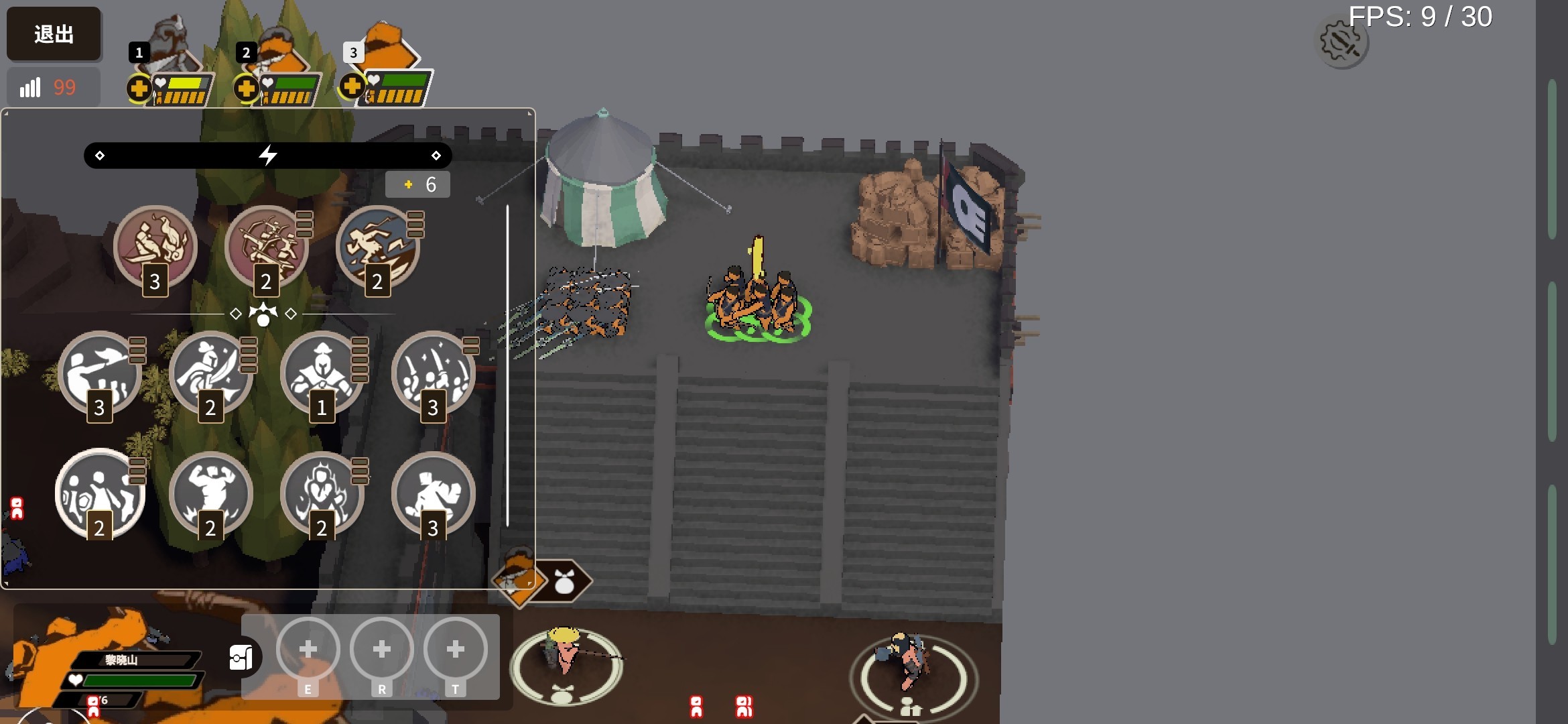This screenshot has height=724, width=1568.
Task: Choose the fire archer skill
Action: tap(155, 246)
